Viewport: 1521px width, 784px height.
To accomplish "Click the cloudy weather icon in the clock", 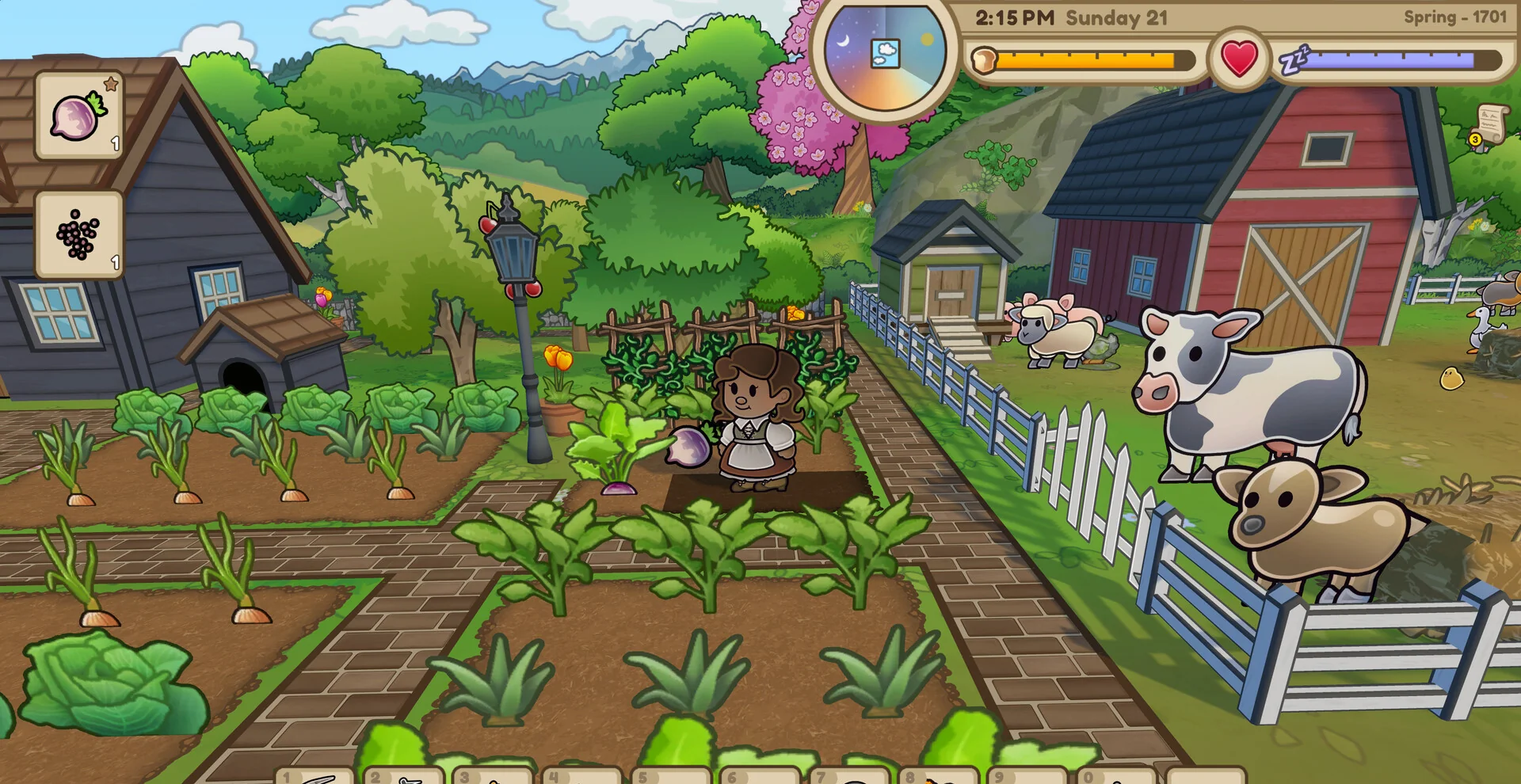I will (885, 54).
